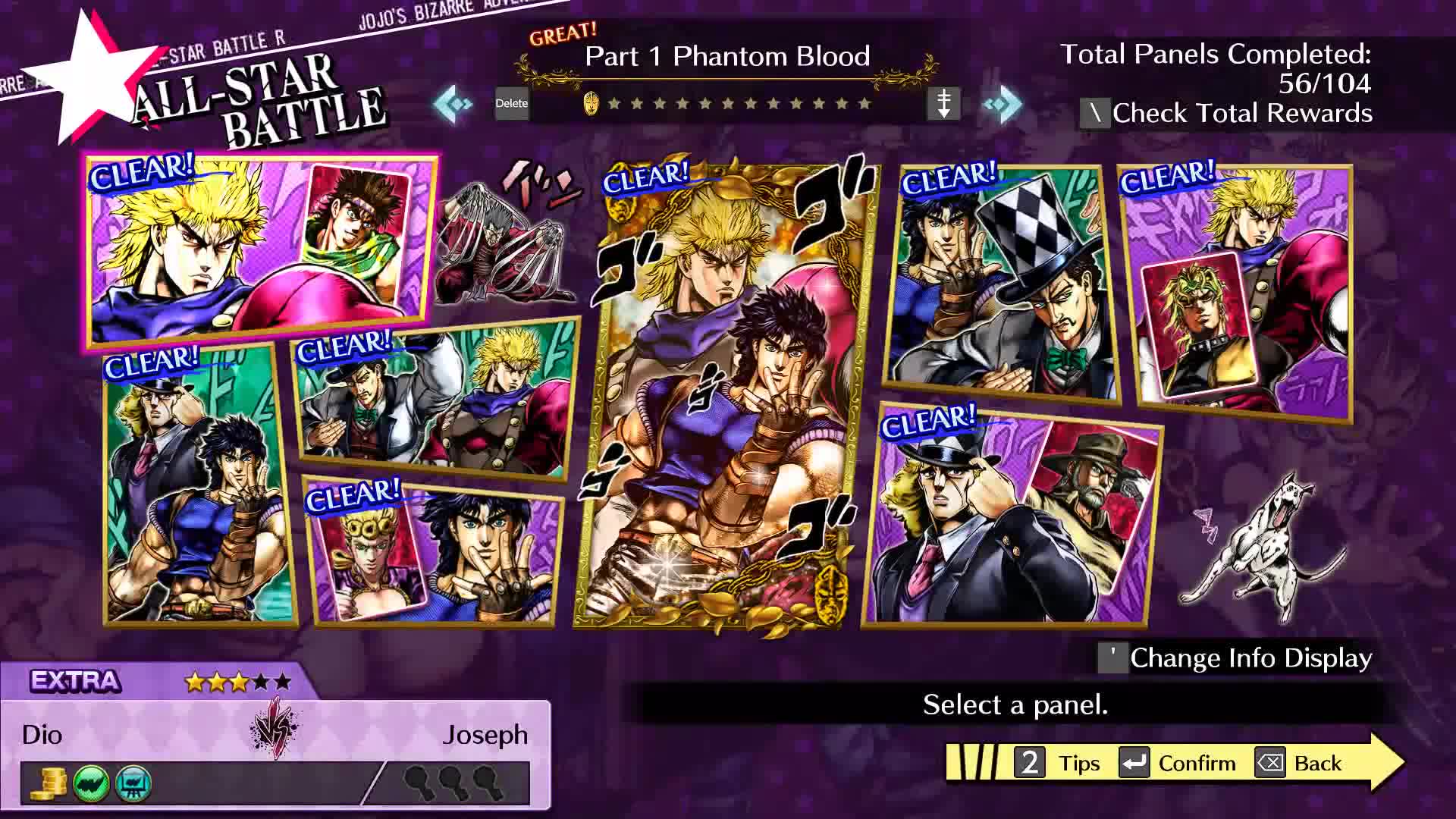Click the Stone Mask icon beside the stars

tap(590, 103)
